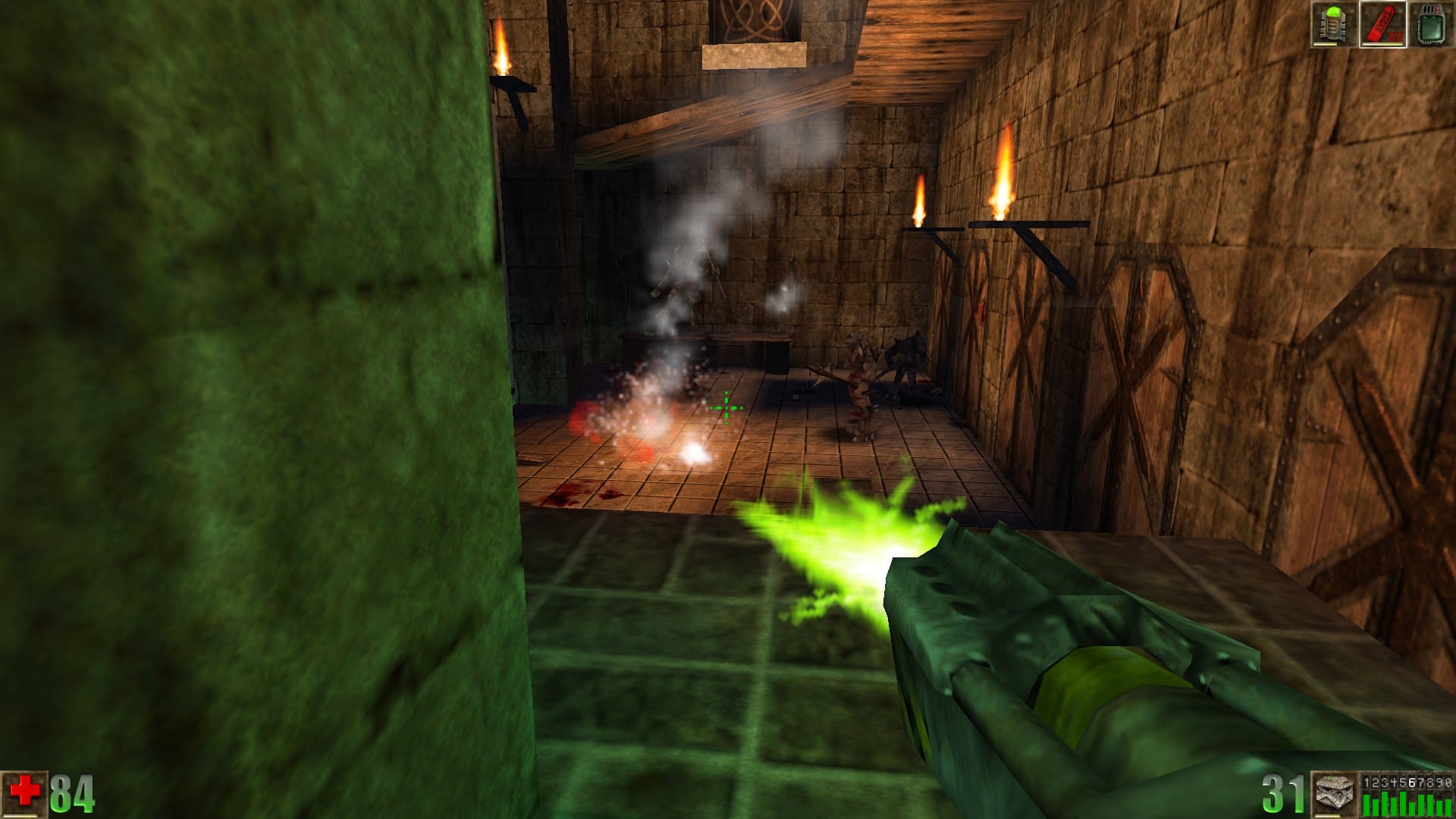The width and height of the screenshot is (1456, 819).
Task: Click the red health cross icon
Action: 27,789
